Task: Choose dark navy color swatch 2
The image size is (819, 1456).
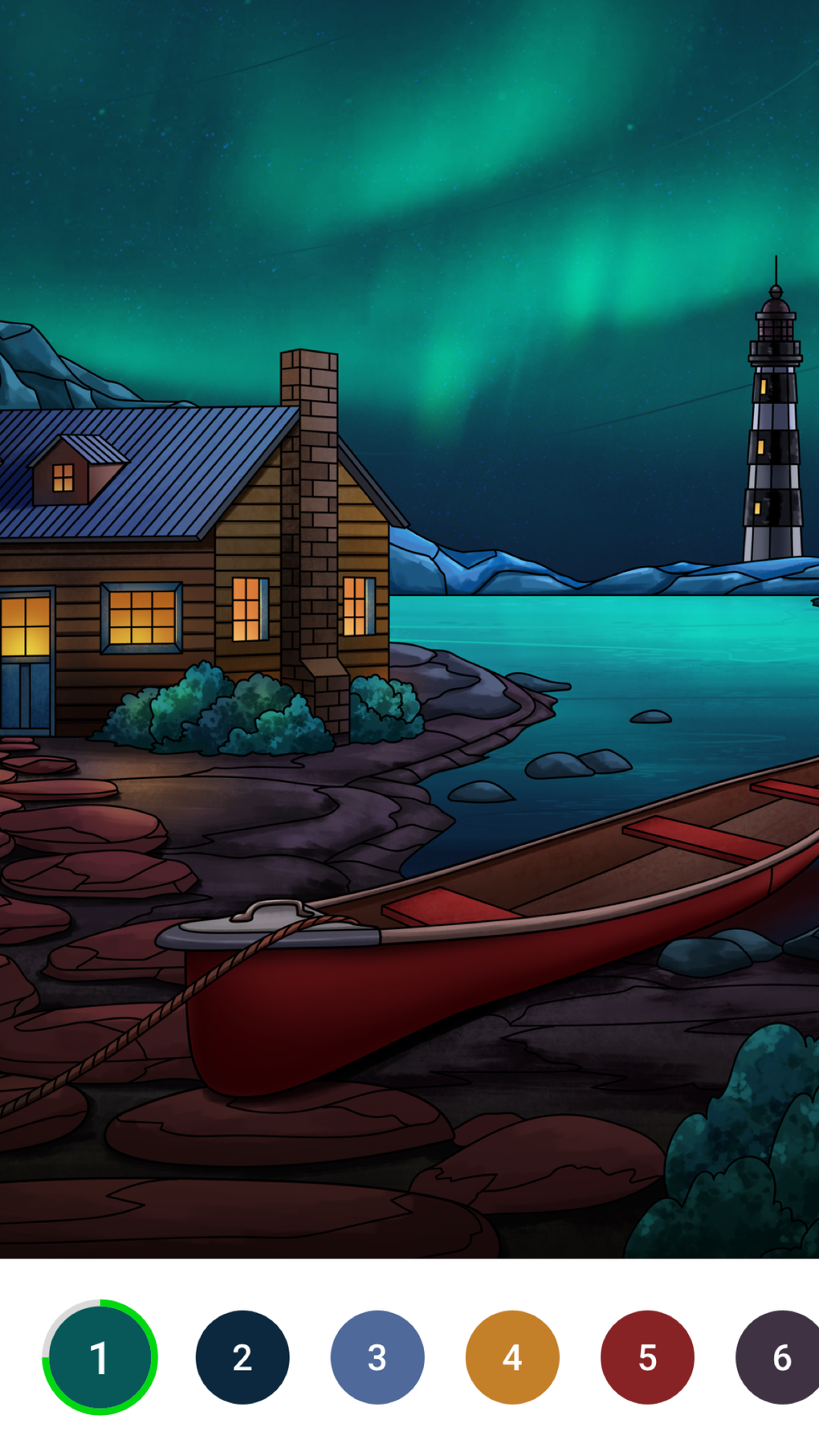Action: [242, 1357]
